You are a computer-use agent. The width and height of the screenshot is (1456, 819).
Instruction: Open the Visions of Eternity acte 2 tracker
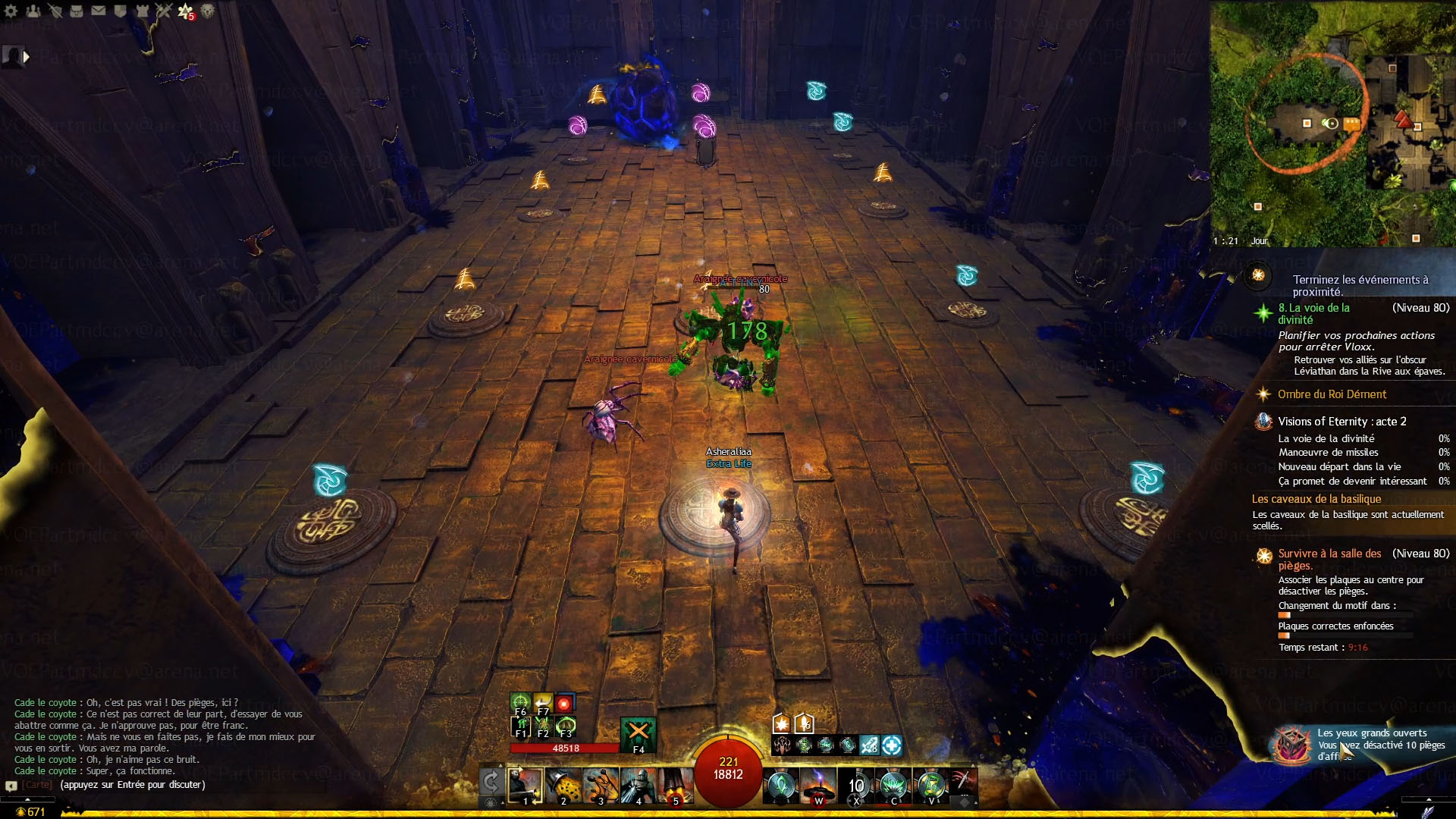pos(1341,422)
